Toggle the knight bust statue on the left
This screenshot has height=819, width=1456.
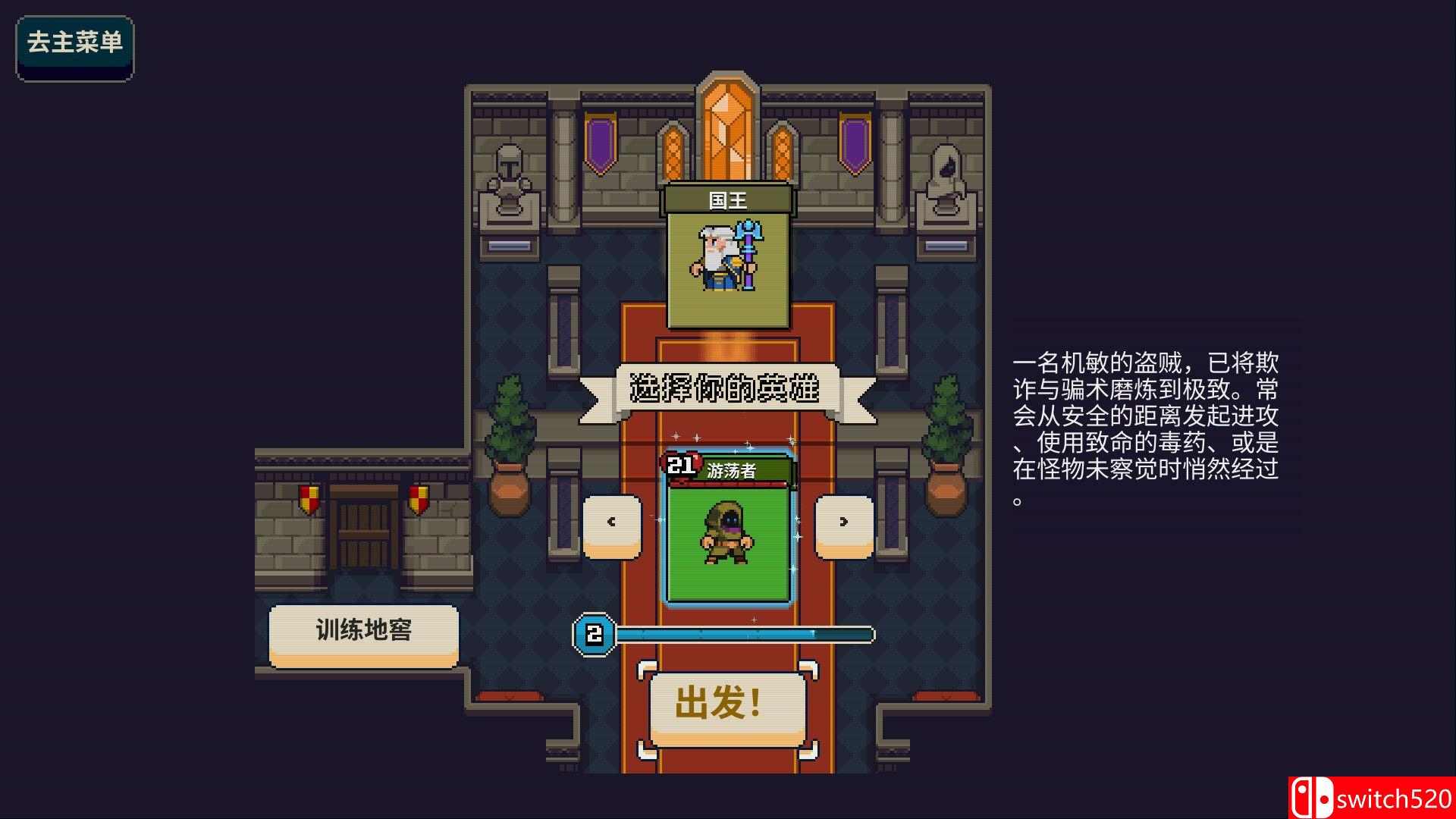(x=510, y=173)
